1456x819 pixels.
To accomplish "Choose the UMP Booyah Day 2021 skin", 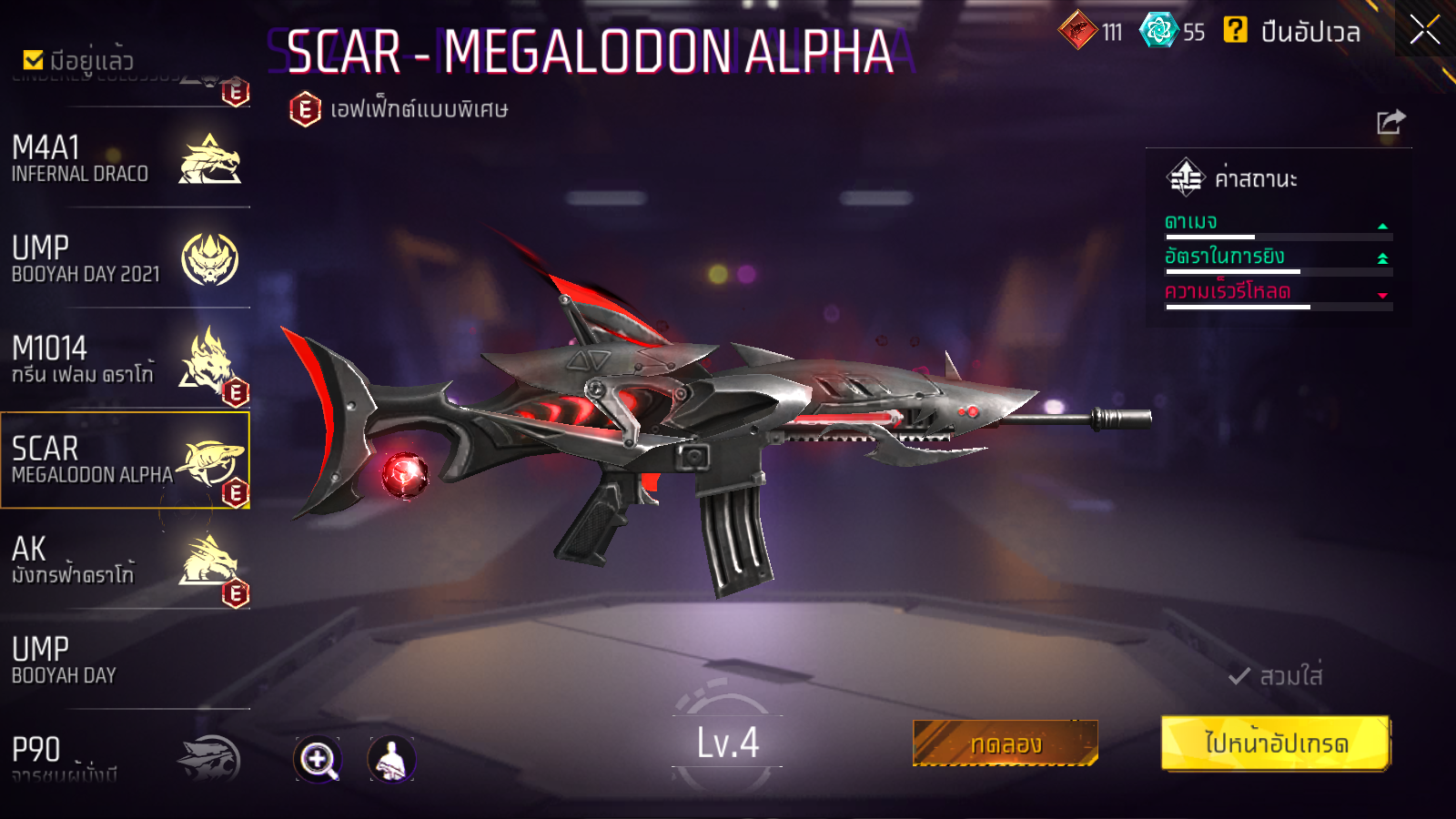I will [x=126, y=259].
